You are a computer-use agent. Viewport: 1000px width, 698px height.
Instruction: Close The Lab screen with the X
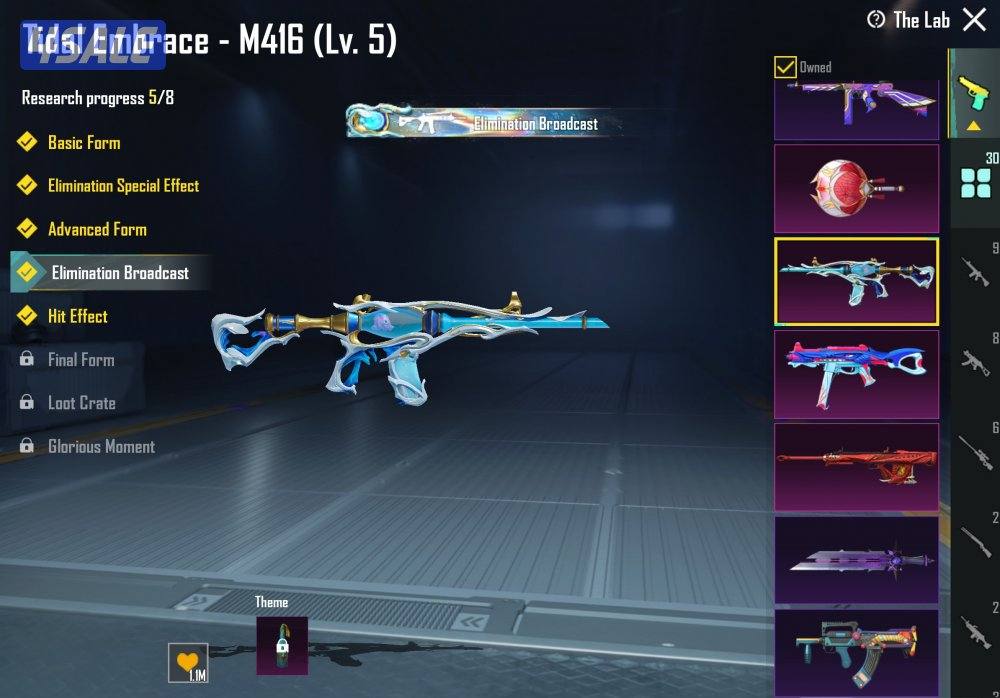click(974, 20)
